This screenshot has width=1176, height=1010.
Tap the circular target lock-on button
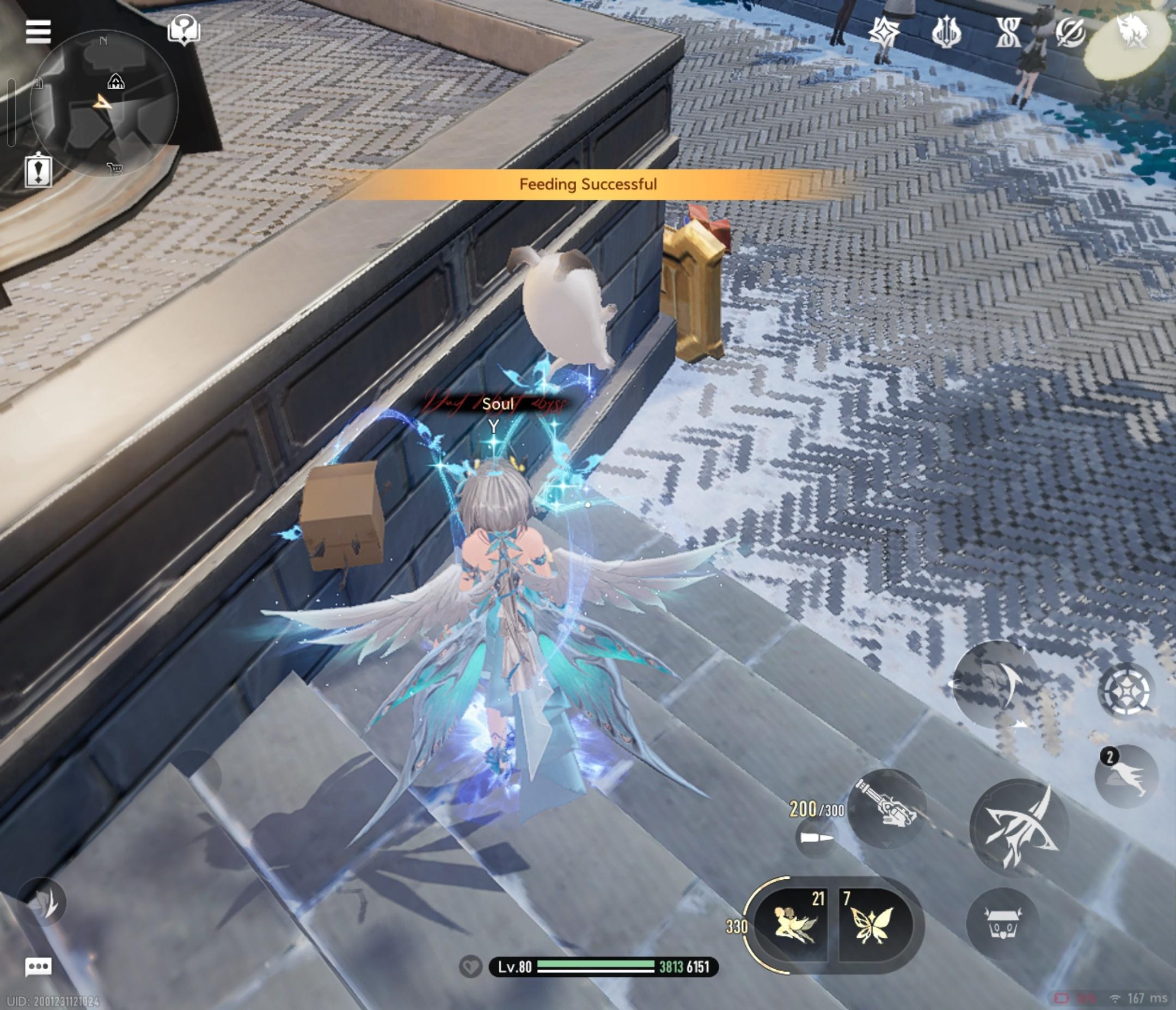click(x=1126, y=689)
